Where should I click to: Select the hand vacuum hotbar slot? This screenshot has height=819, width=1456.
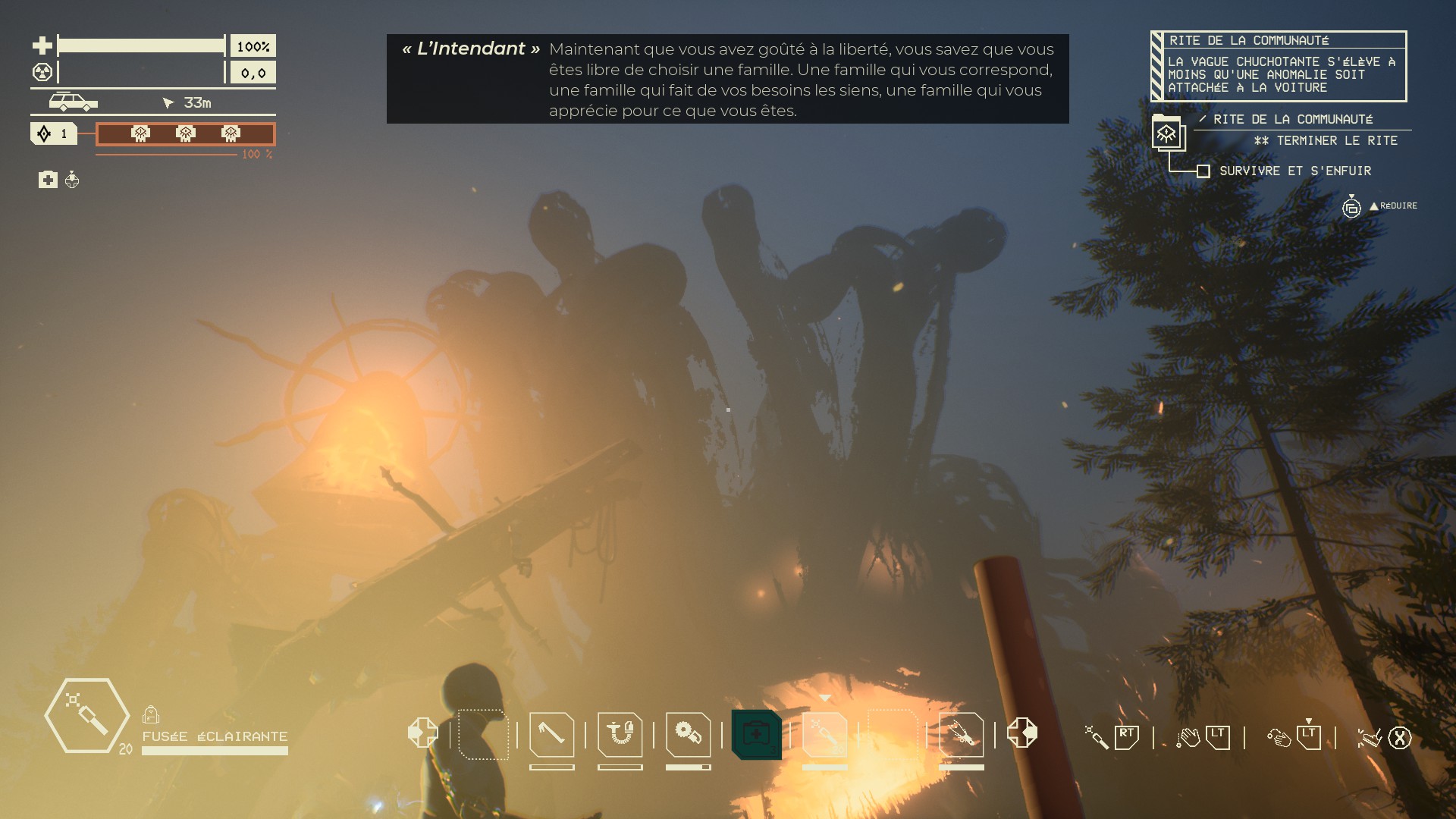[x=620, y=734]
